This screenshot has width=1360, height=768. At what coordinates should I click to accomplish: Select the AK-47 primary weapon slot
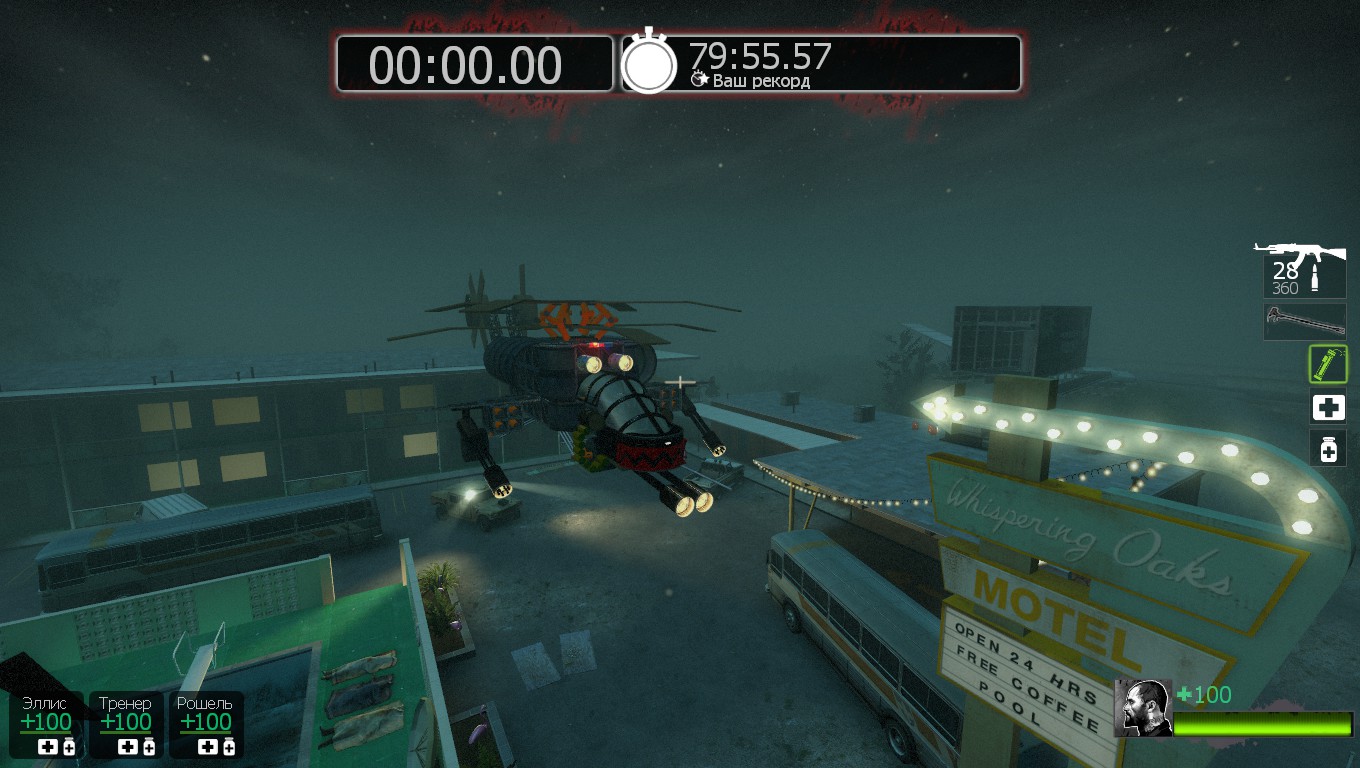[x=1302, y=268]
